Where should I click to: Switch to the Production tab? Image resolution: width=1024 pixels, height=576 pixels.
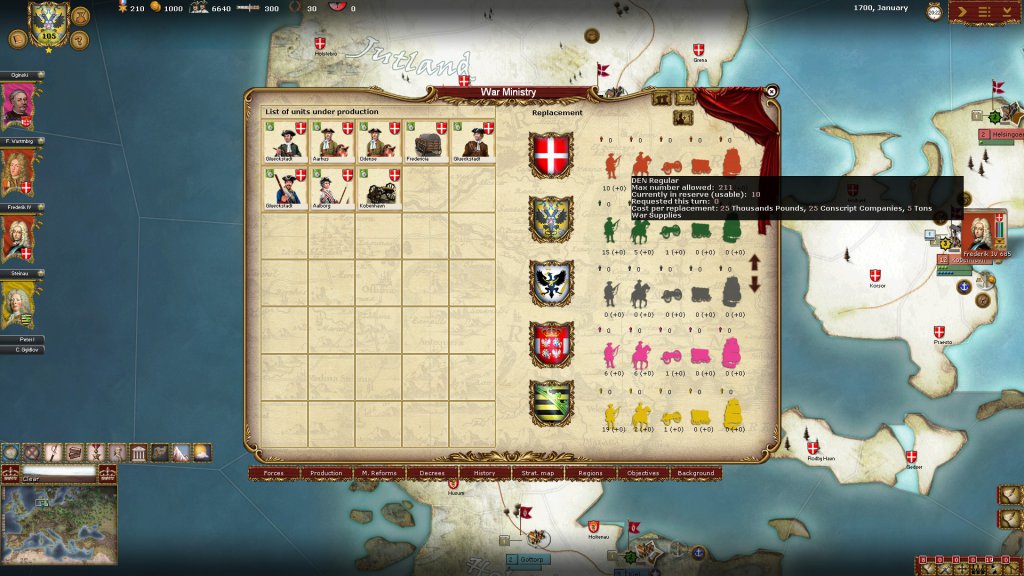point(326,473)
